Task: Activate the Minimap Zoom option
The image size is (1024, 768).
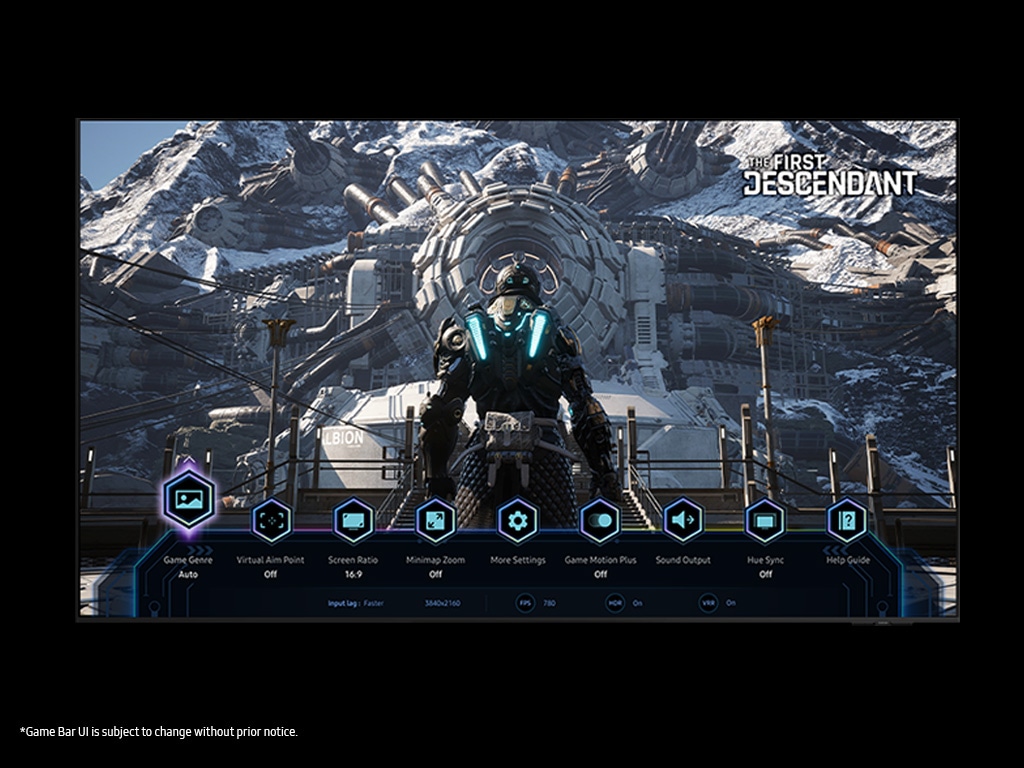Action: click(435, 520)
